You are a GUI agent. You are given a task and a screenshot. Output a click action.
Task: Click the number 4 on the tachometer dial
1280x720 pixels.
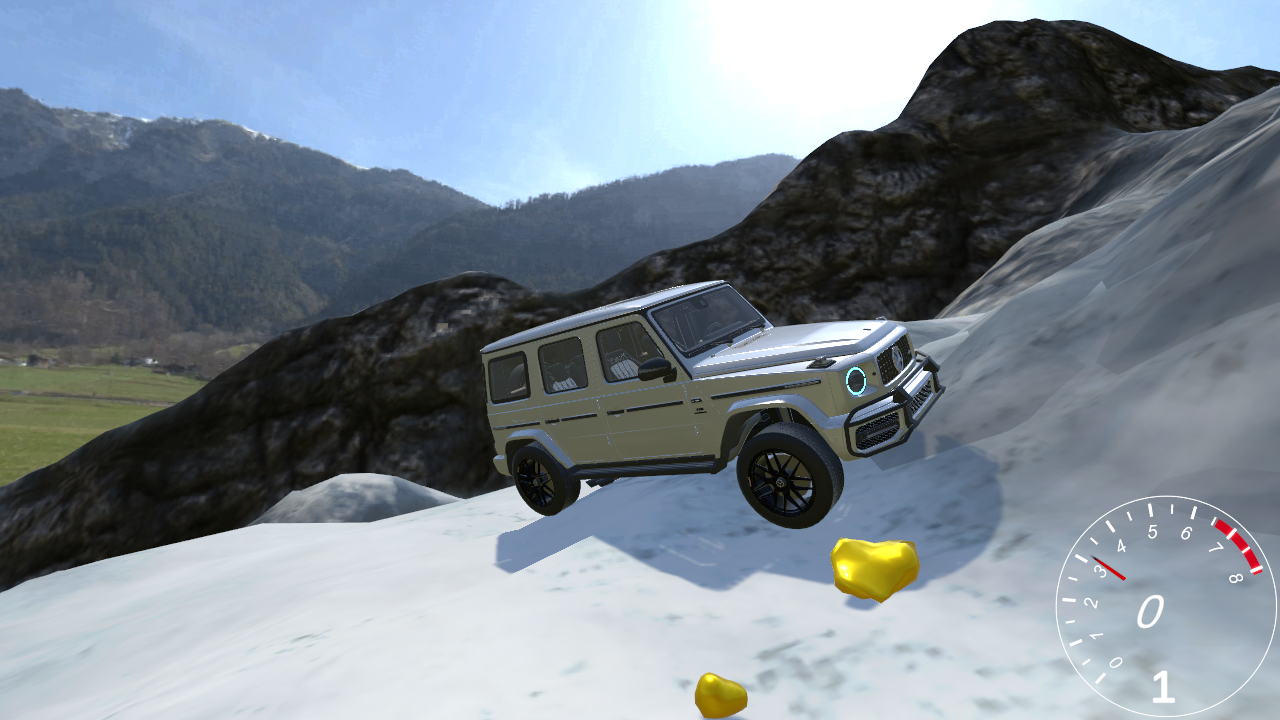coord(1120,545)
